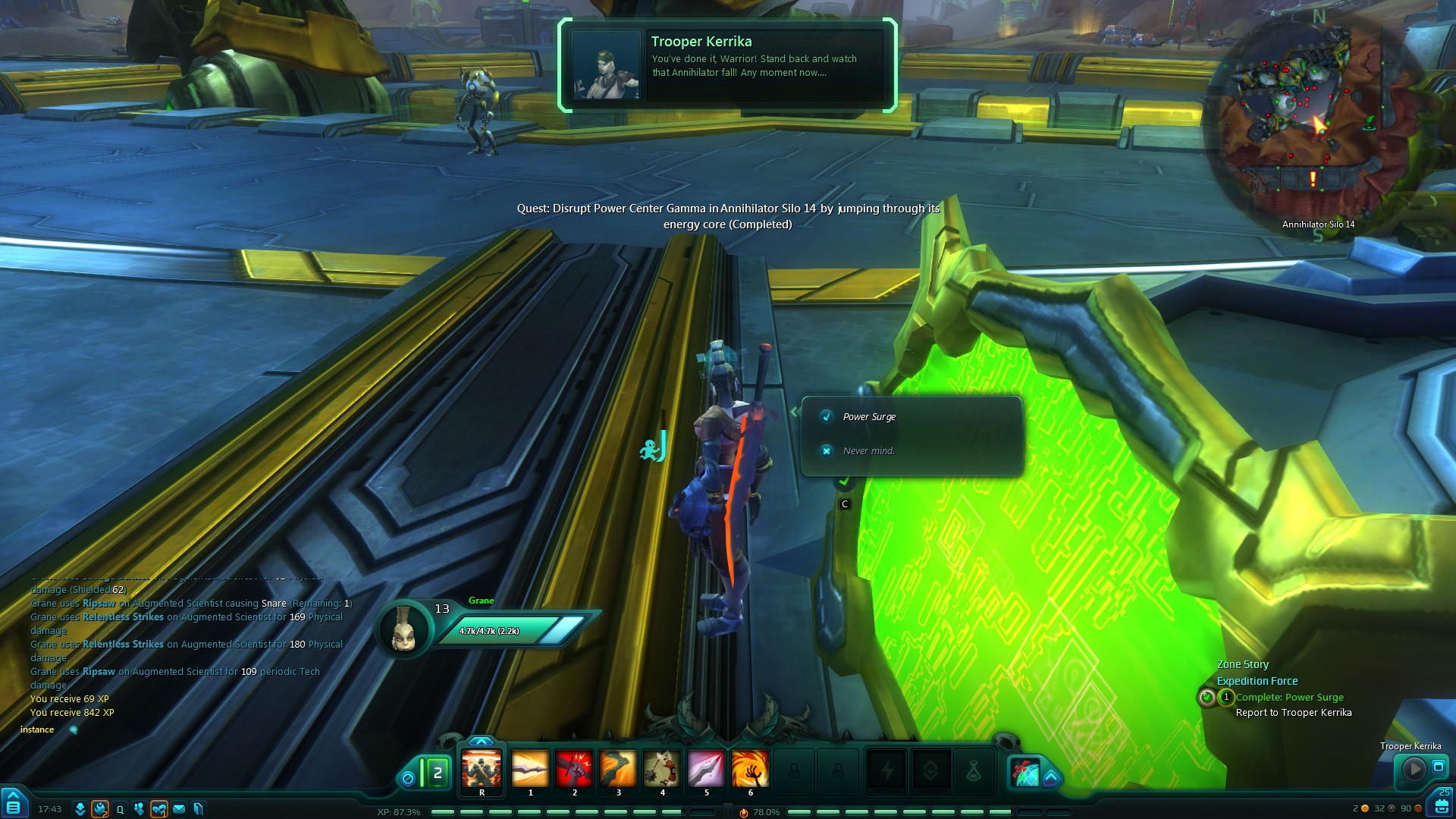Open the mail envelope icon
Screen dimensions: 1456x819
pos(179,809)
